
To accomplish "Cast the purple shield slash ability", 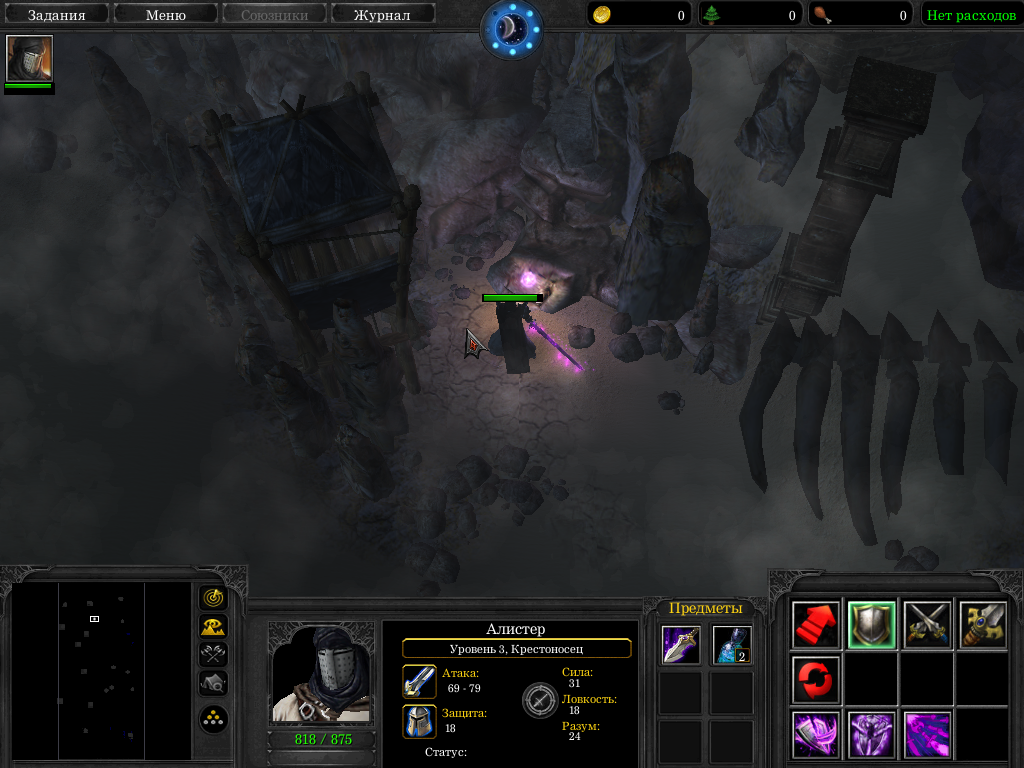I will [x=816, y=735].
